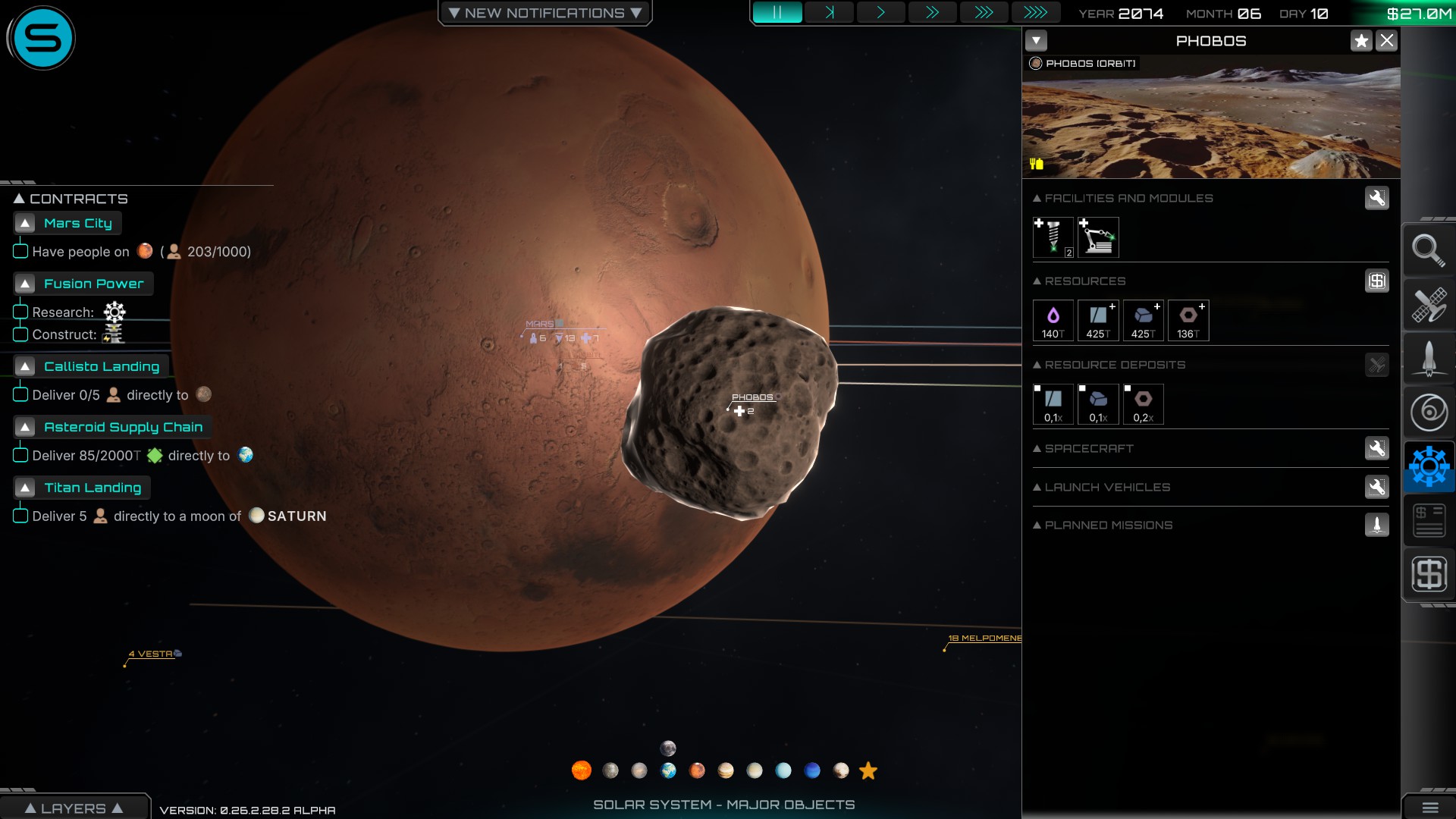
Task: Open the Launch Vehicles wrench button
Action: [x=1376, y=487]
